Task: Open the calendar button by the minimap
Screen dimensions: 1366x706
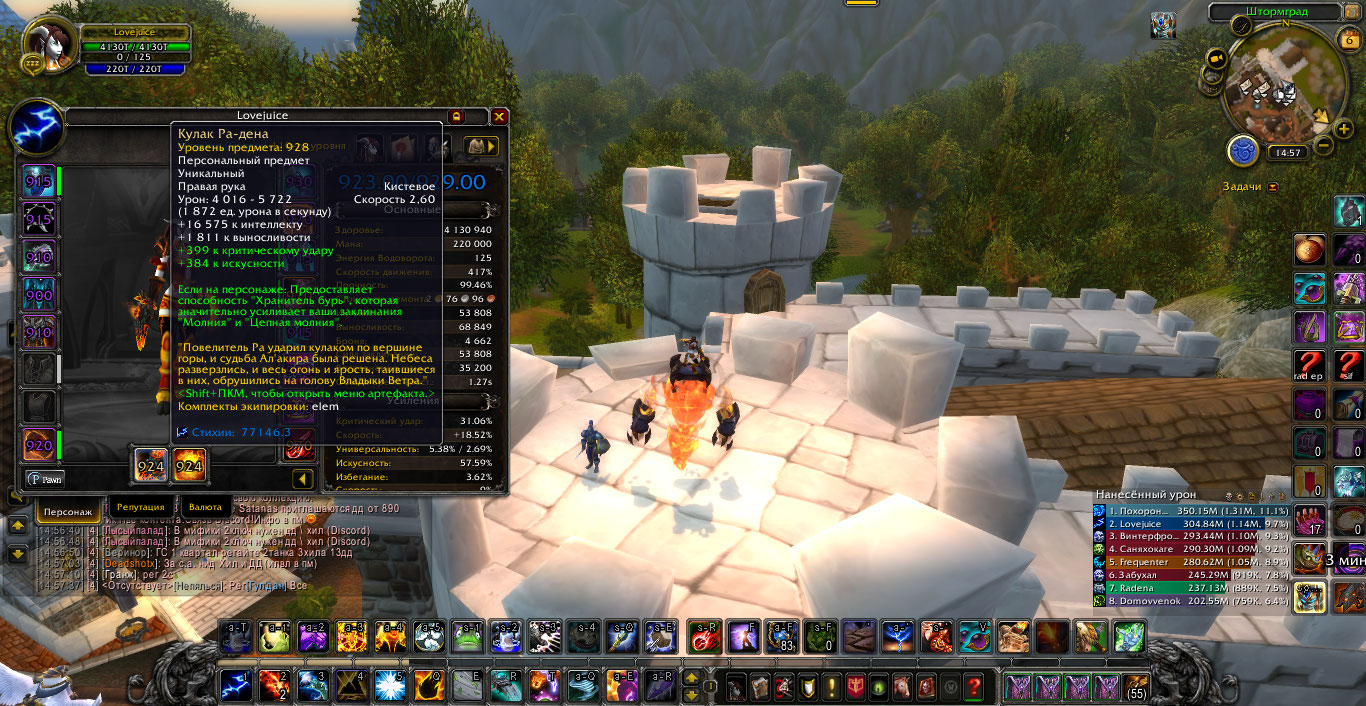Action: tap(1349, 39)
